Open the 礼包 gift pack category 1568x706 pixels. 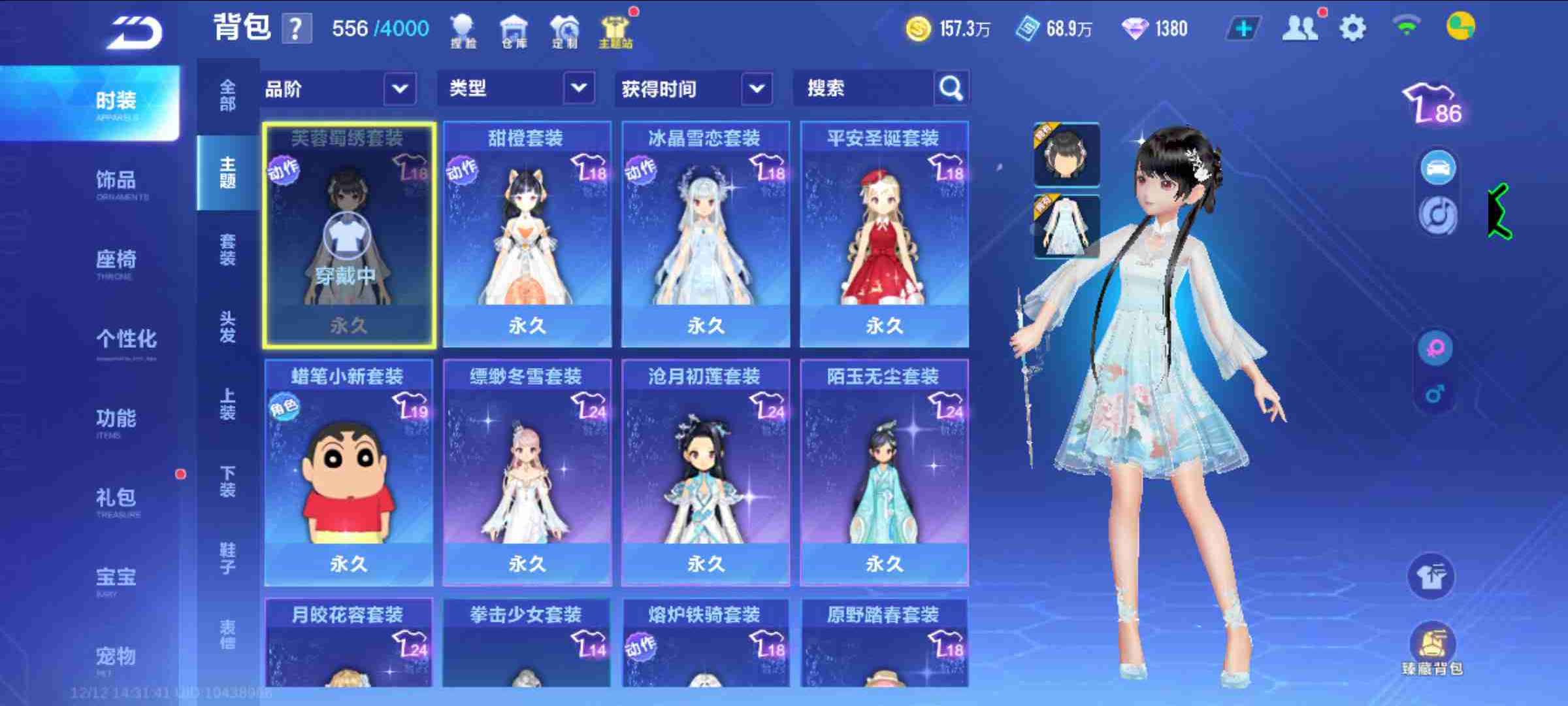(116, 499)
